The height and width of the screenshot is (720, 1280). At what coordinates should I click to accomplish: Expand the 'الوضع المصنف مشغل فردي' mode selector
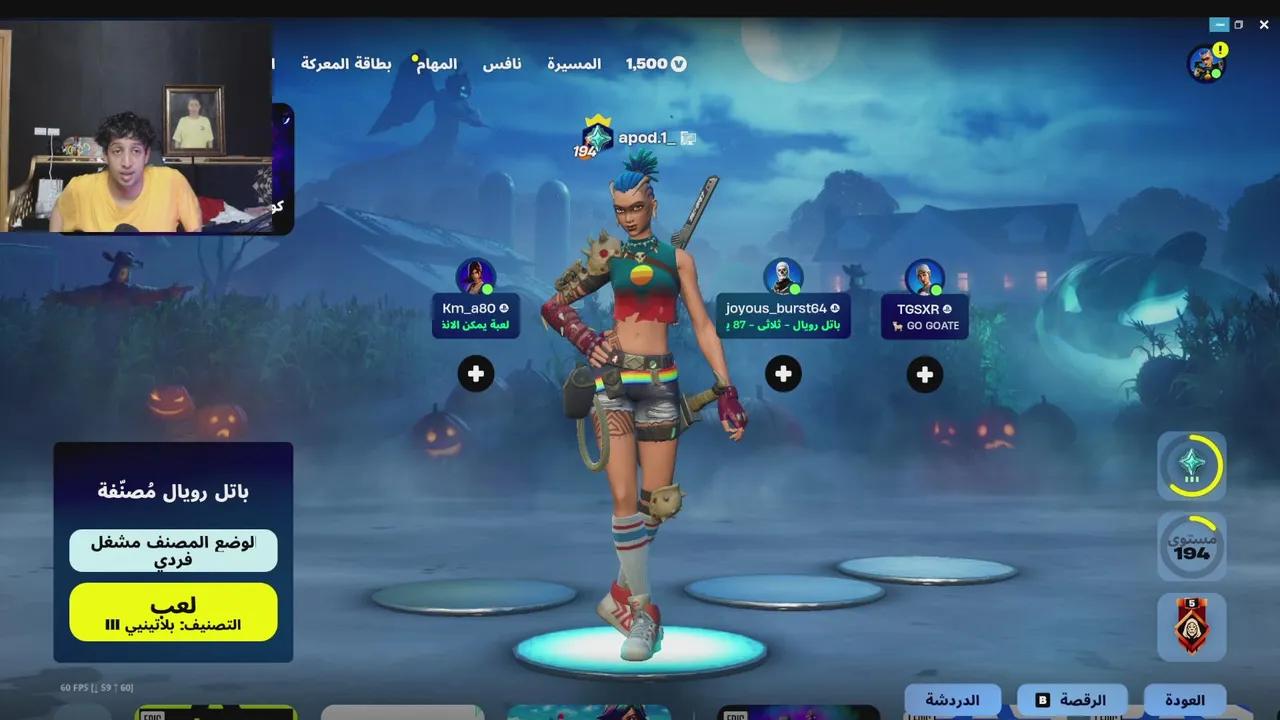172,548
